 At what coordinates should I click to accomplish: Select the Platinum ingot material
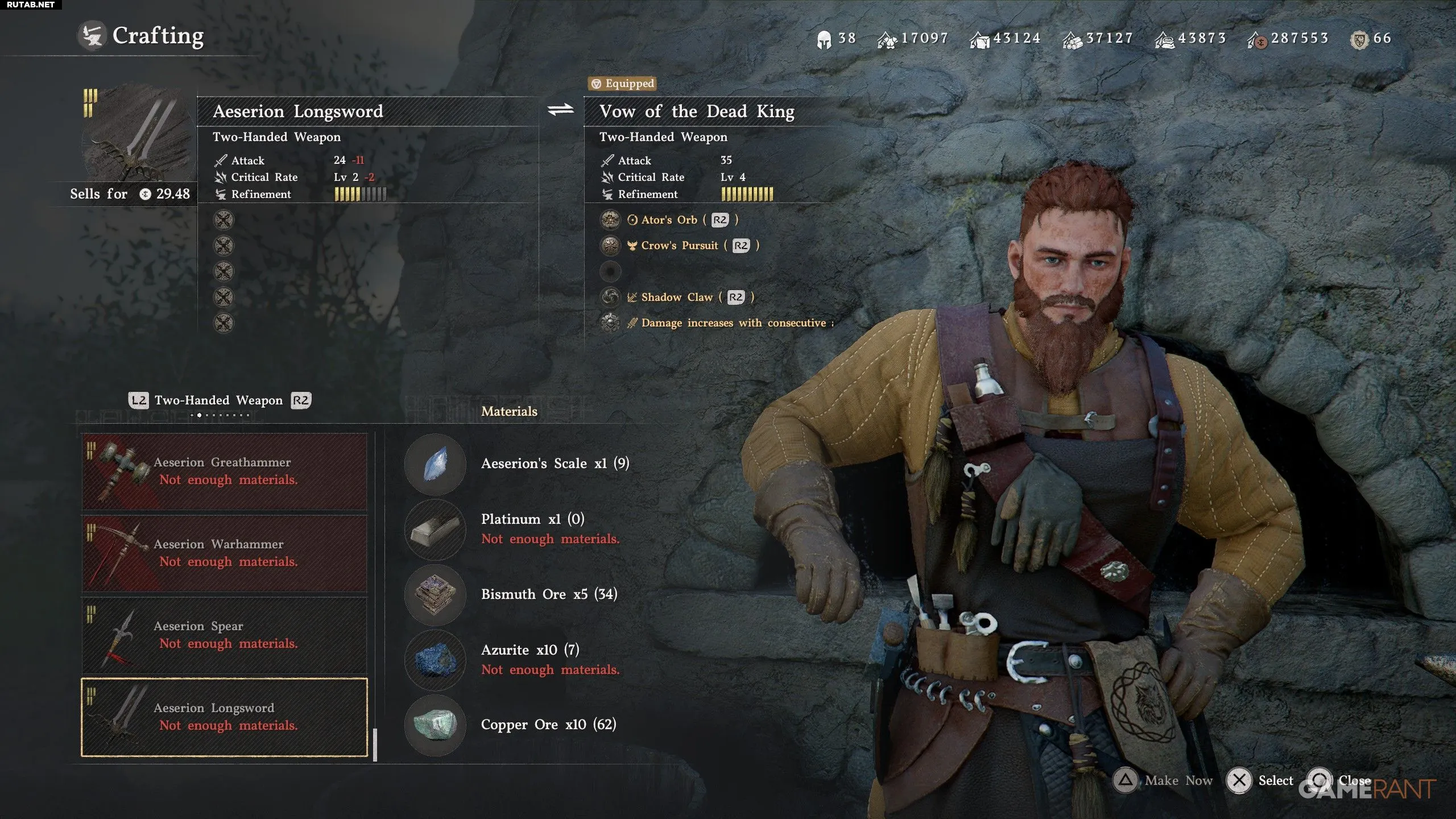[x=435, y=529]
